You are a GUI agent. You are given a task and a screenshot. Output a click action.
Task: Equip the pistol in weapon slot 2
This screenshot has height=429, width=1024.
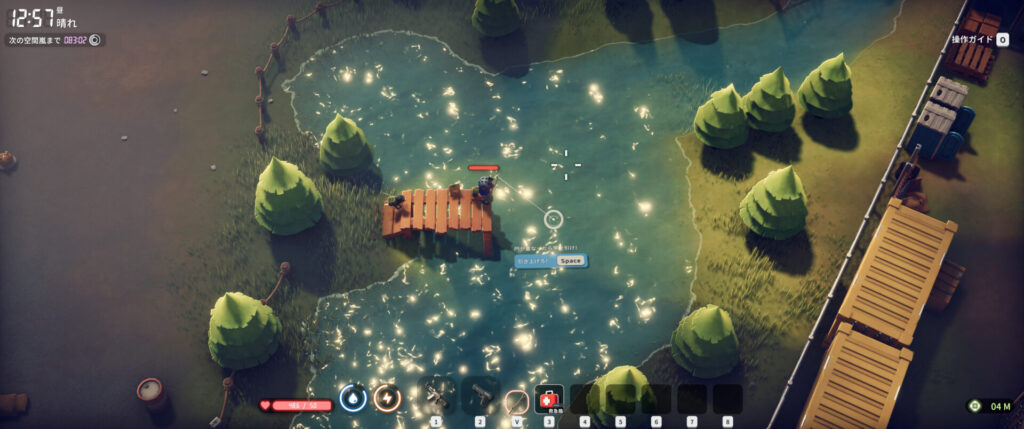point(481,397)
